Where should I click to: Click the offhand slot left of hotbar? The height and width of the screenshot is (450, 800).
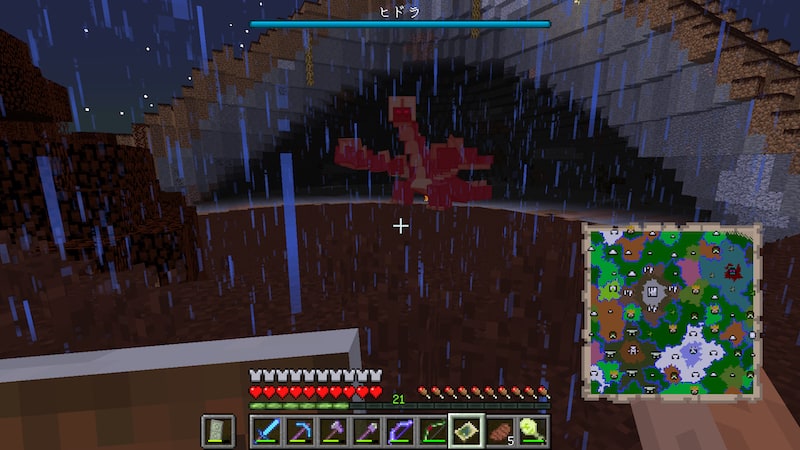coord(218,431)
